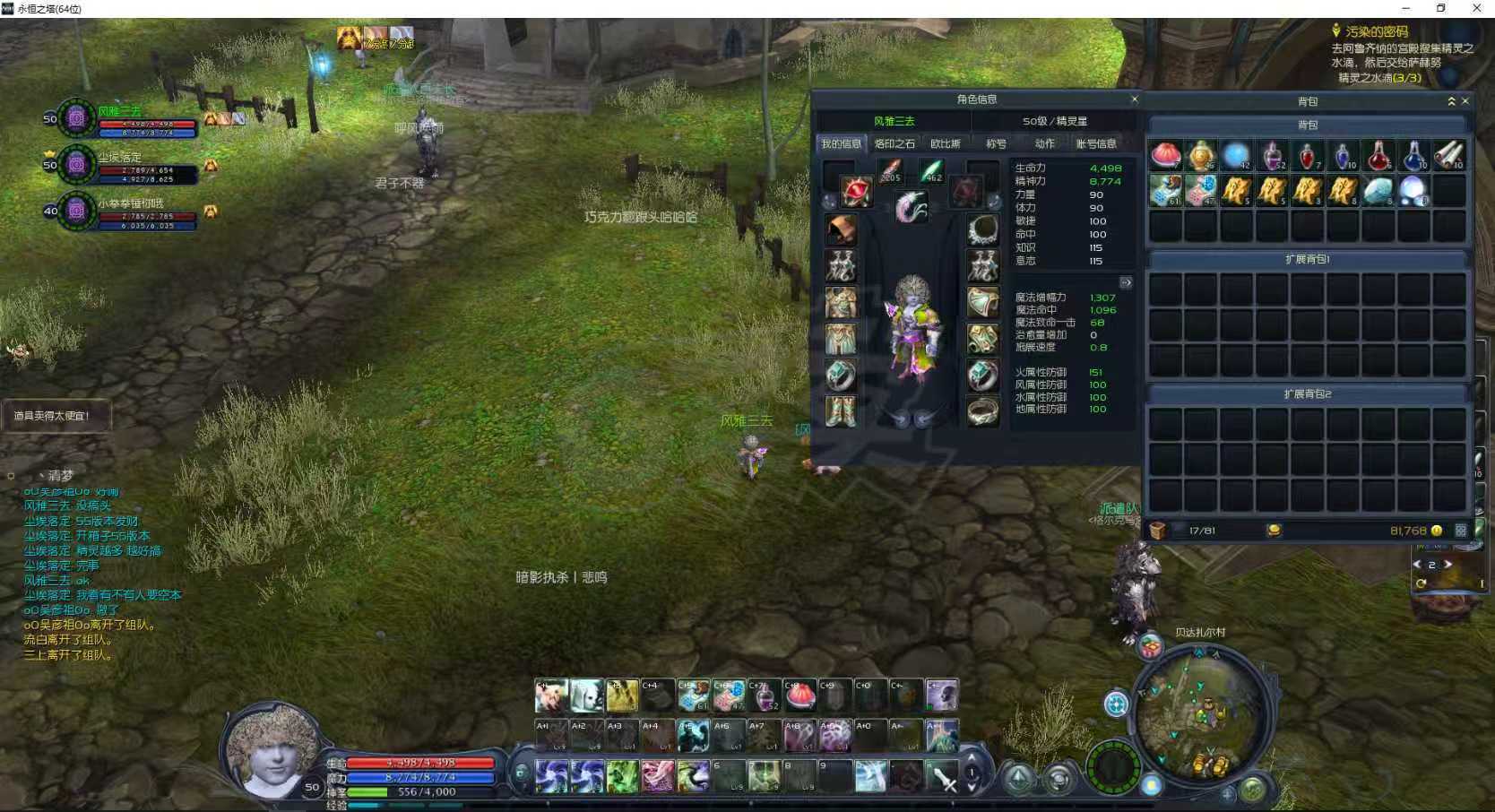Click the 污染的密码 quest tracker title
Screen dimensions: 1495x812
(1376, 31)
